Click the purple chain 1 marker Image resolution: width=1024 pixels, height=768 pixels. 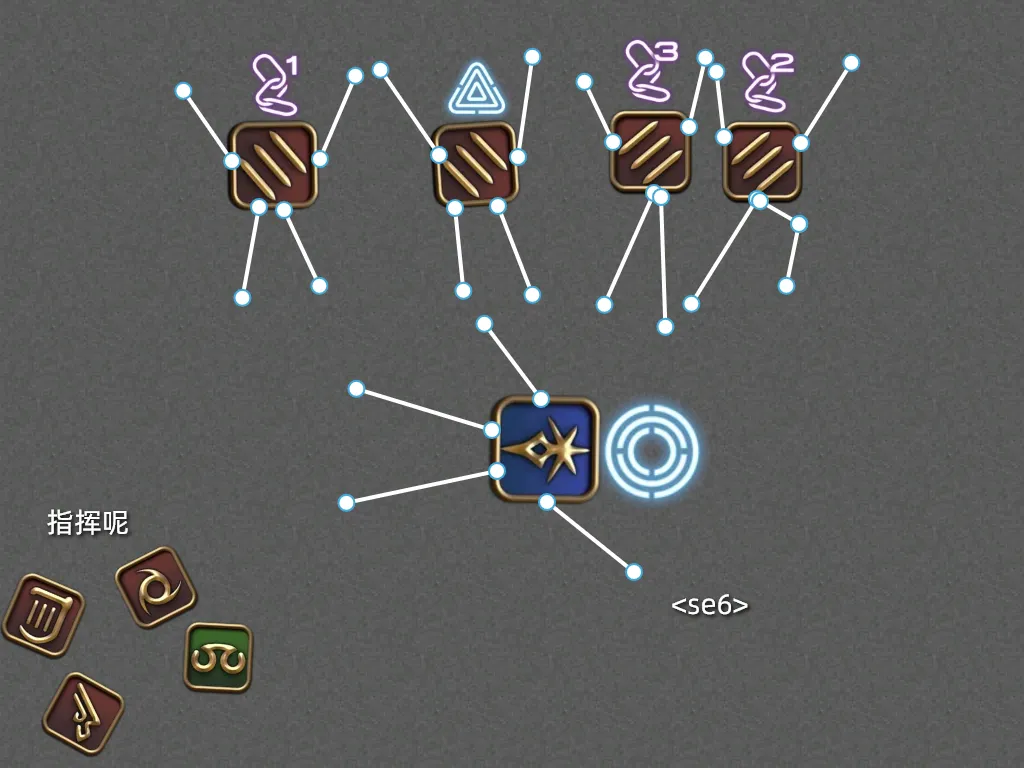[275, 84]
